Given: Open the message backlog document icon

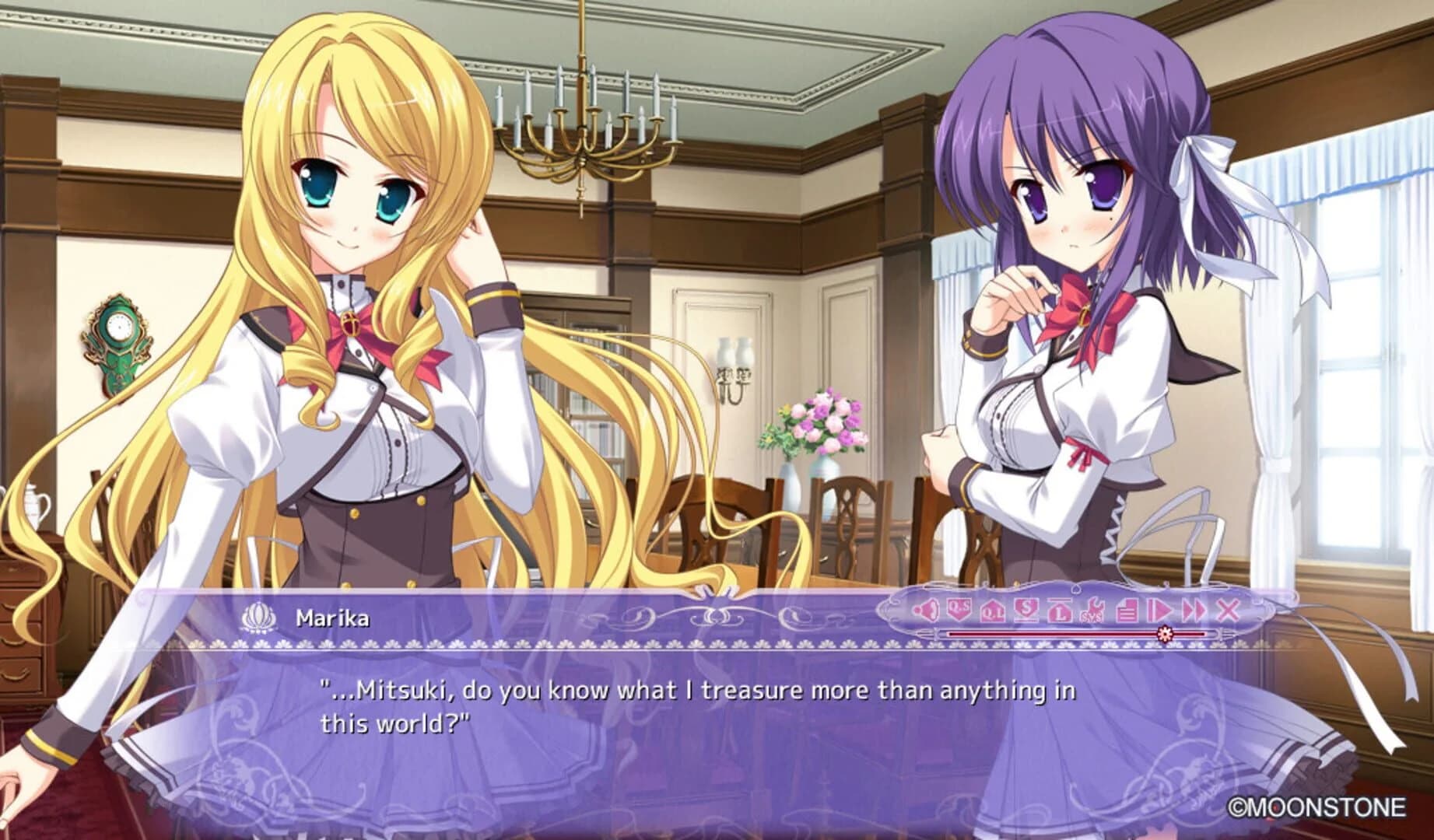Looking at the screenshot, I should tap(1127, 610).
